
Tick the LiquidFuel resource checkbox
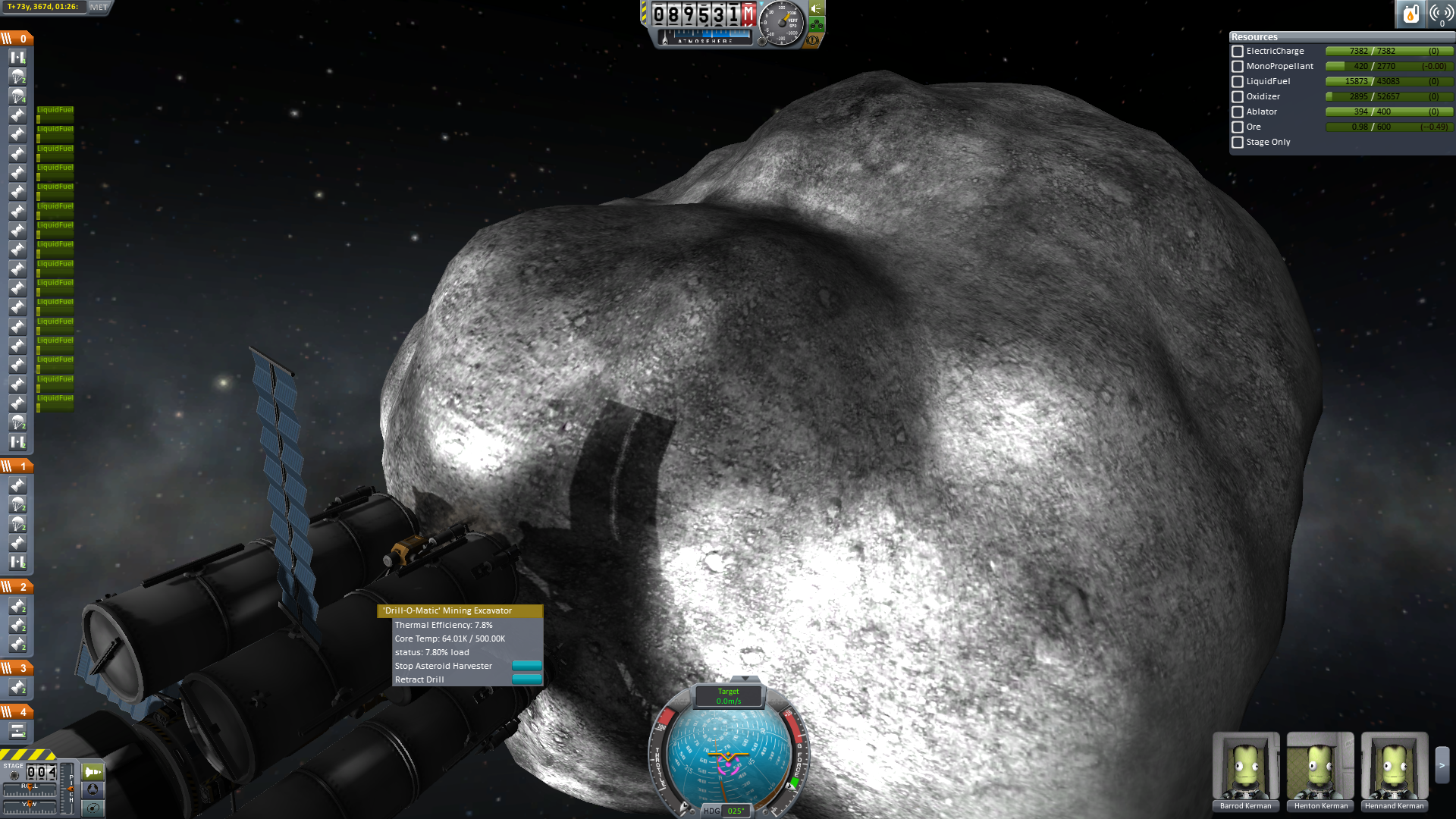coord(1238,82)
